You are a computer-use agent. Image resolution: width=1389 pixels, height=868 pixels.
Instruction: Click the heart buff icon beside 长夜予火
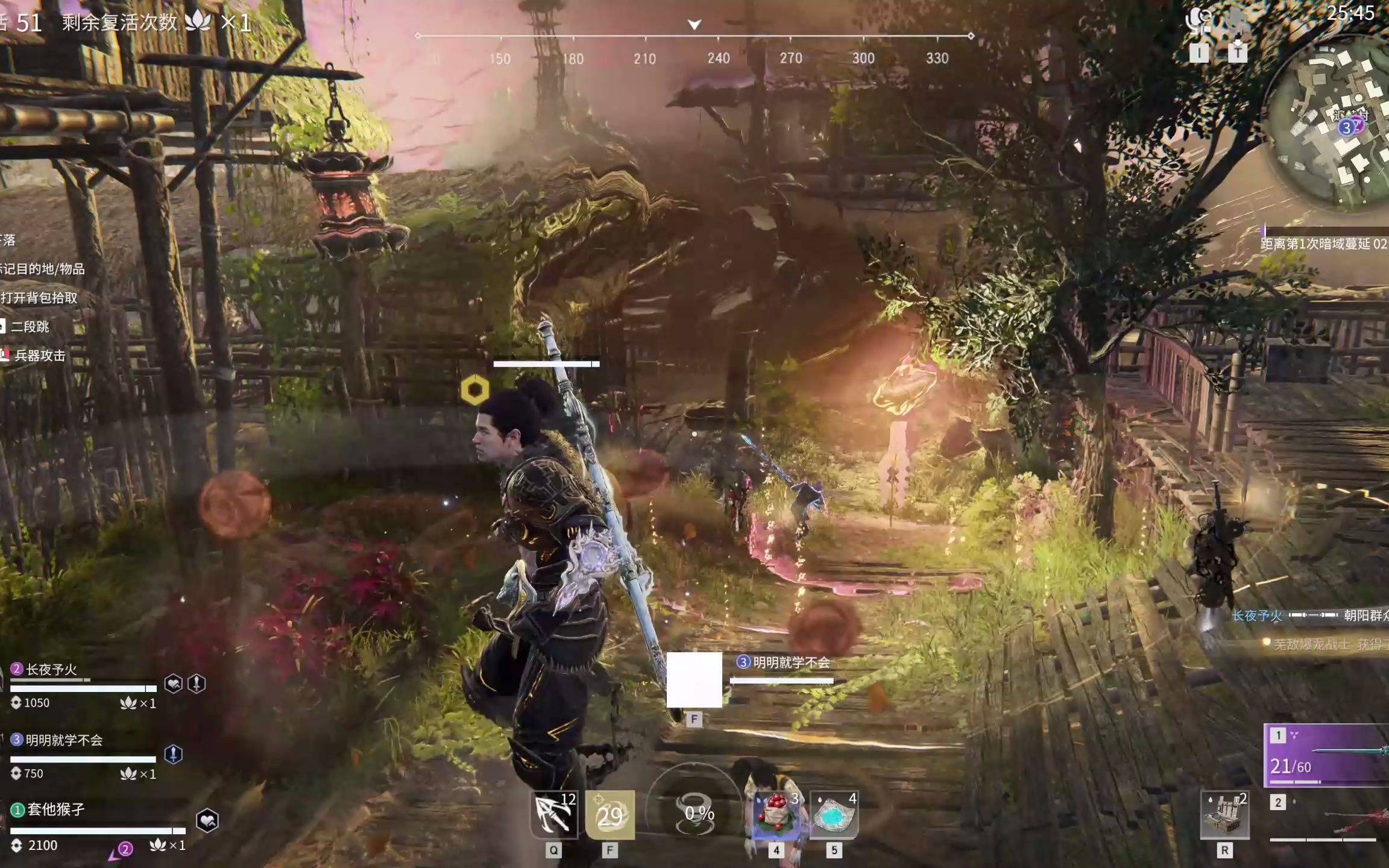[x=174, y=684]
